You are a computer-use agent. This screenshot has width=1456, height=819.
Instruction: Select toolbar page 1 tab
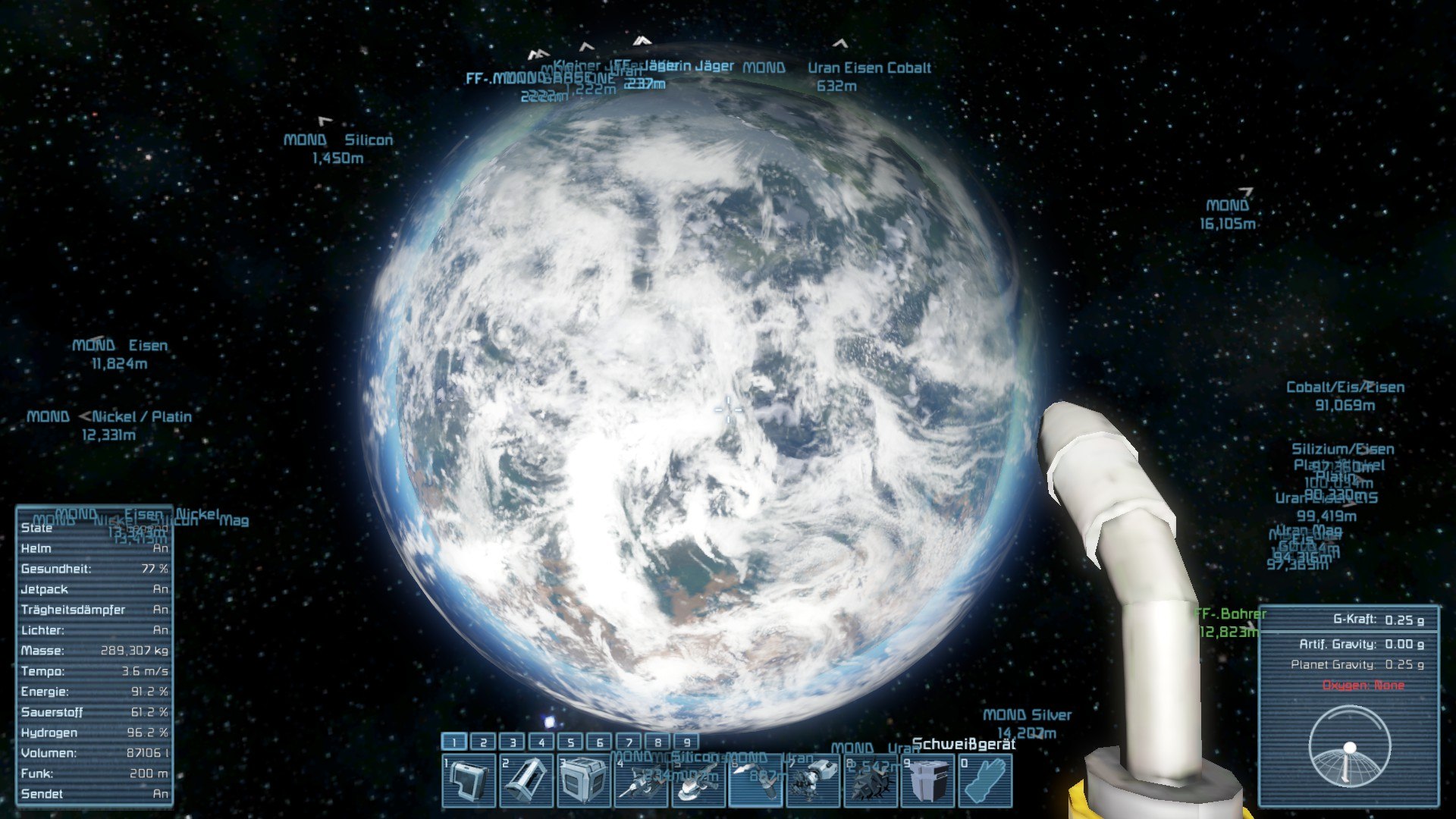pos(454,742)
